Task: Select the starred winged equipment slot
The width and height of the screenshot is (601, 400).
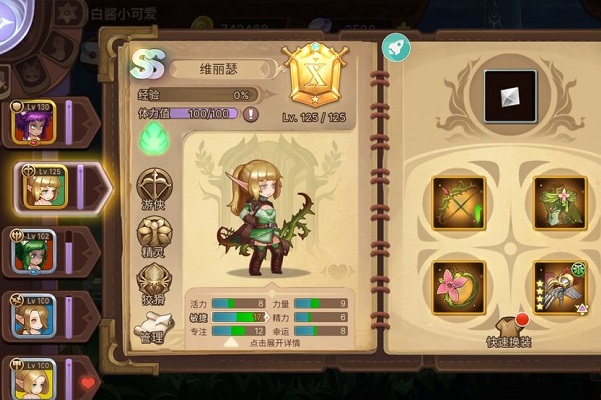Action: pos(559,286)
